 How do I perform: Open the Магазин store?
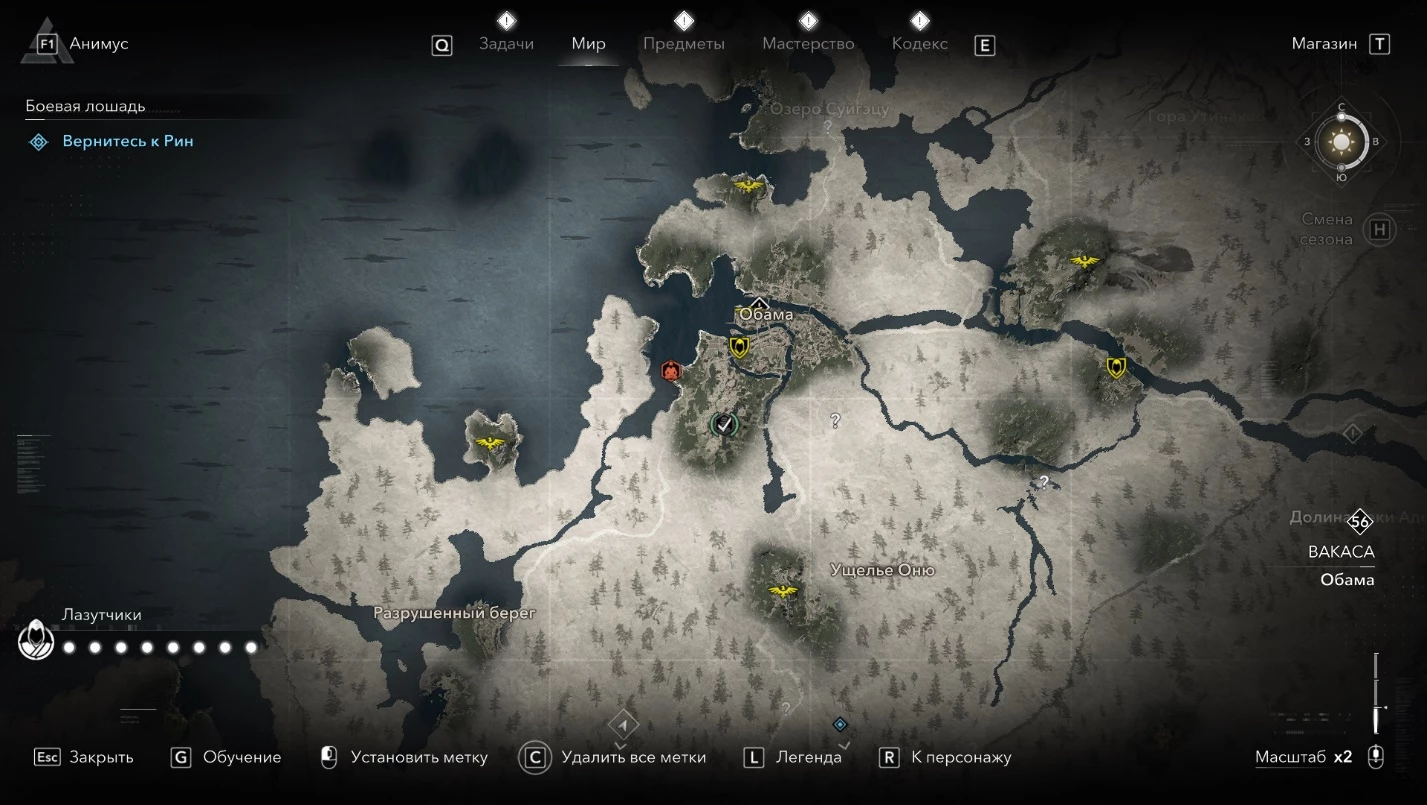click(1324, 44)
